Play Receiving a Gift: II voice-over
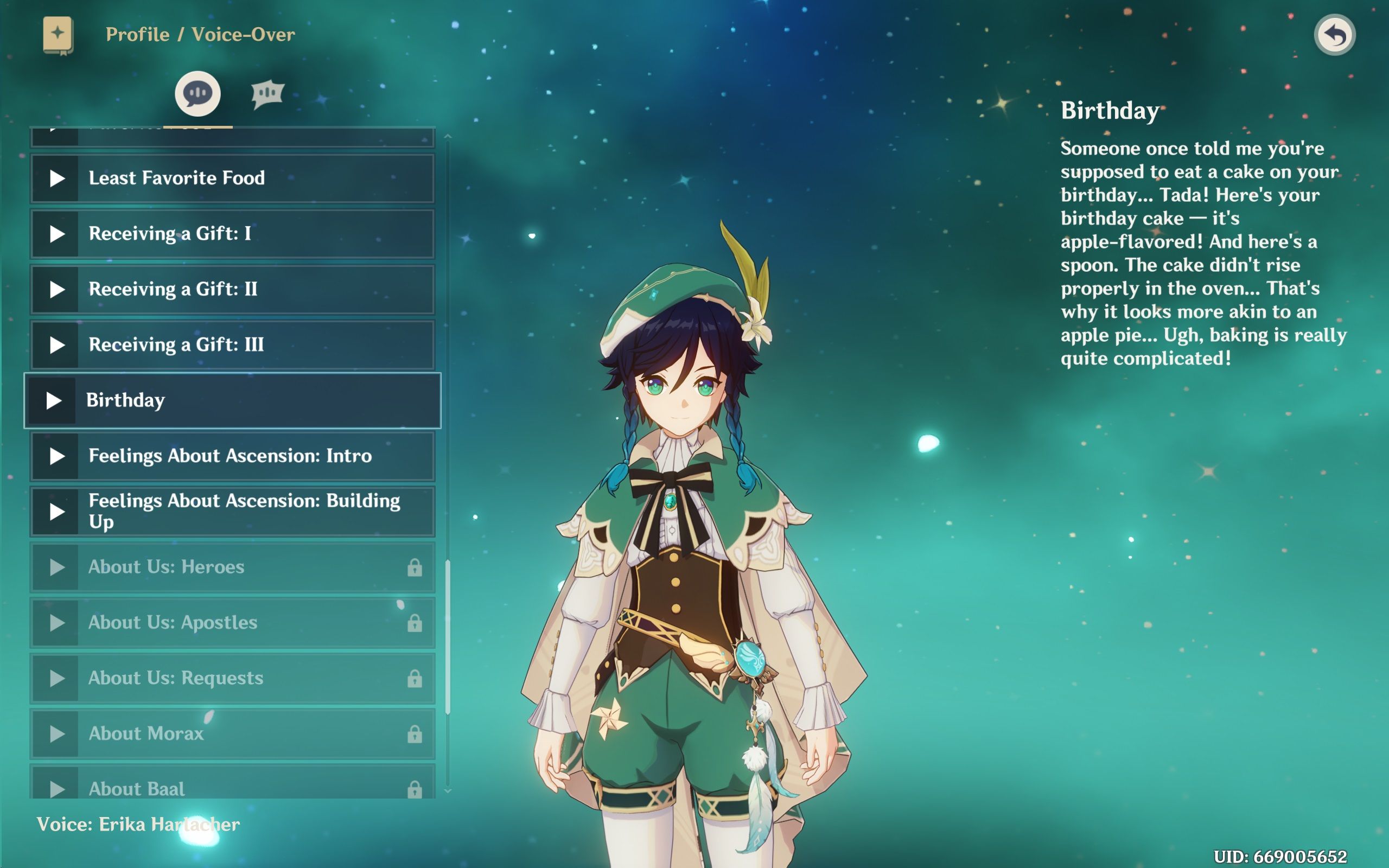The height and width of the screenshot is (868, 1389). (56, 289)
